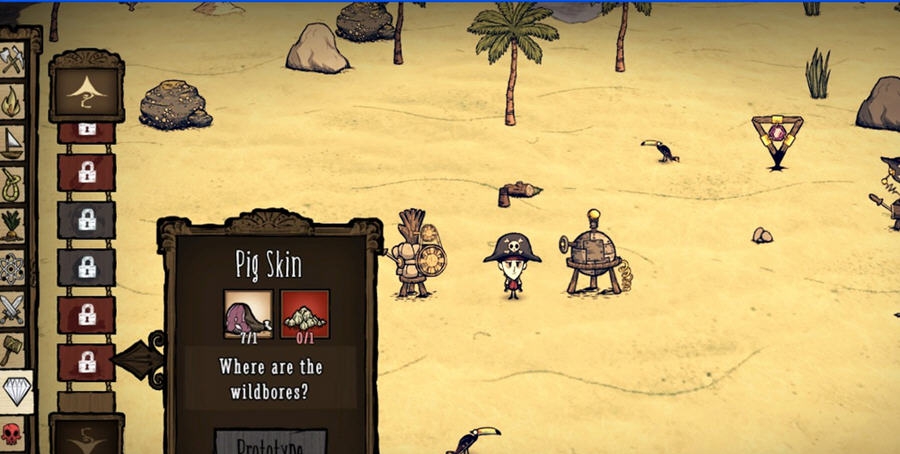This screenshot has width=900, height=454.
Task: Choose the Refine diamond tab
Action: (15, 391)
